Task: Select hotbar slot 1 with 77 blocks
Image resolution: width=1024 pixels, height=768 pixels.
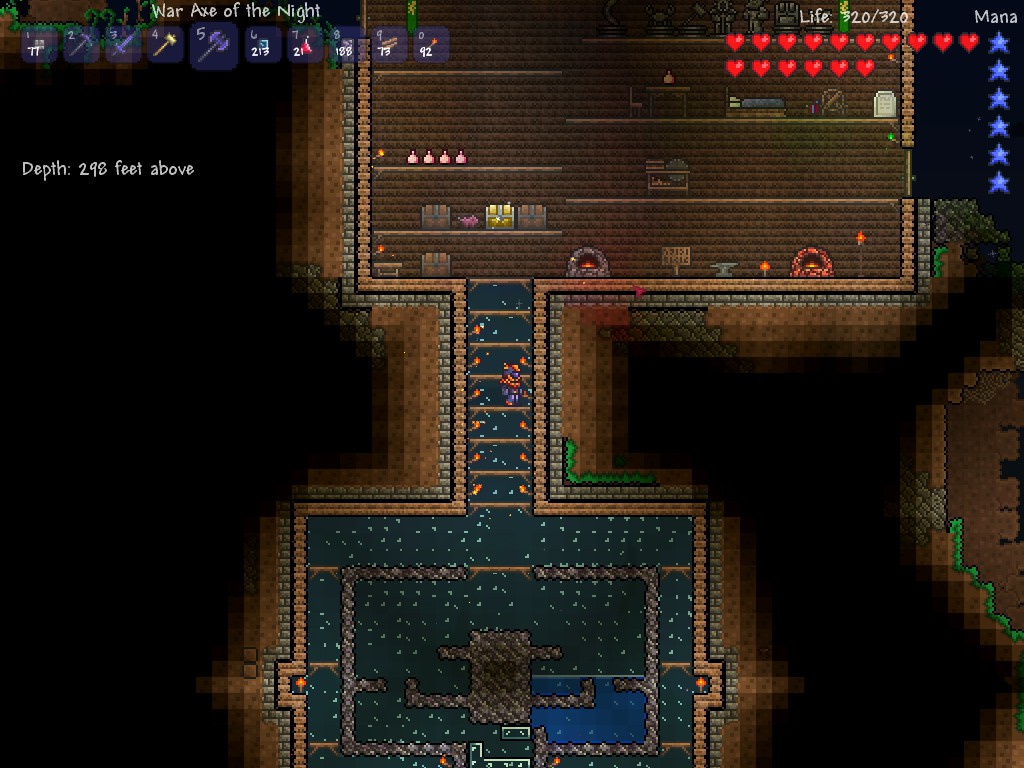Action: pyautogui.click(x=39, y=46)
